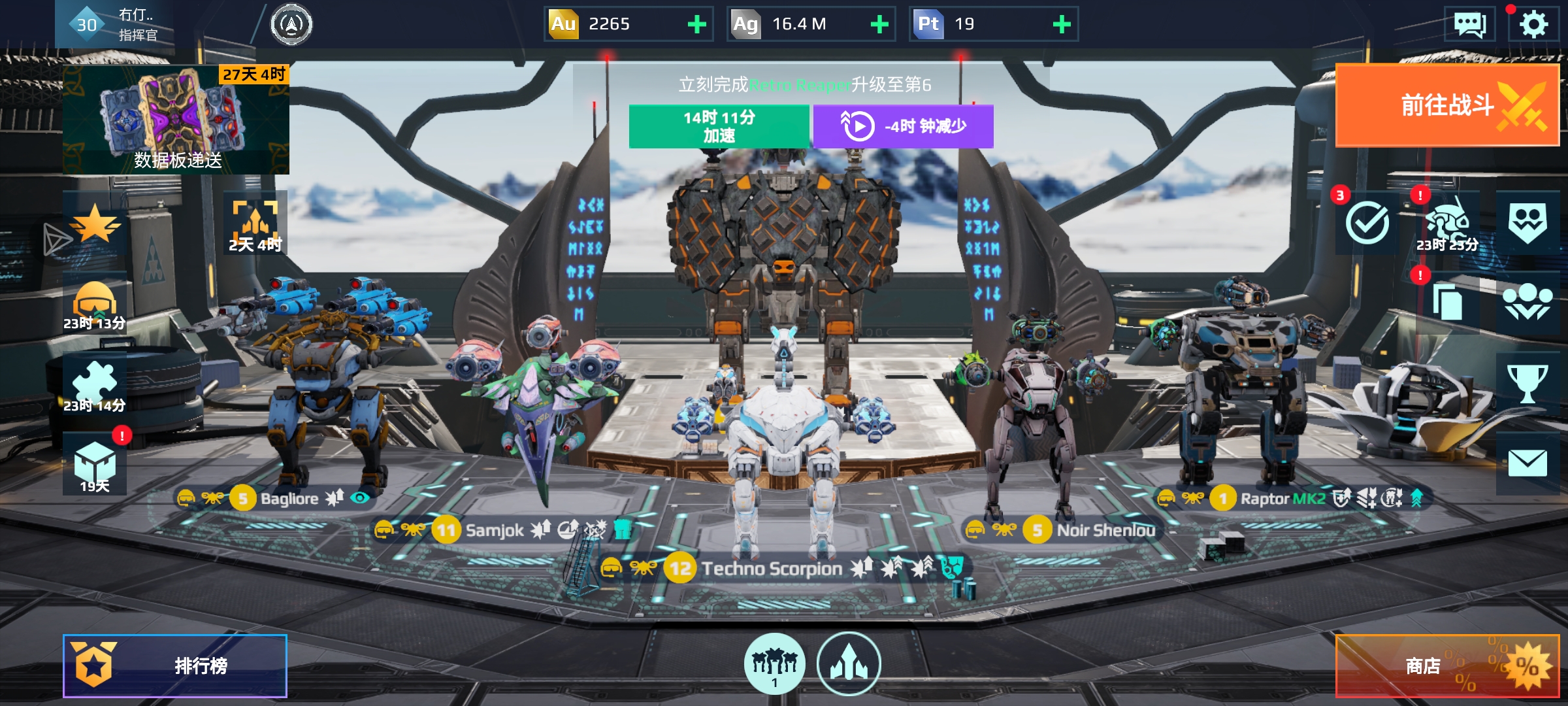The image size is (1568, 706).
Task: Add more Au gold currency
Action: (697, 25)
